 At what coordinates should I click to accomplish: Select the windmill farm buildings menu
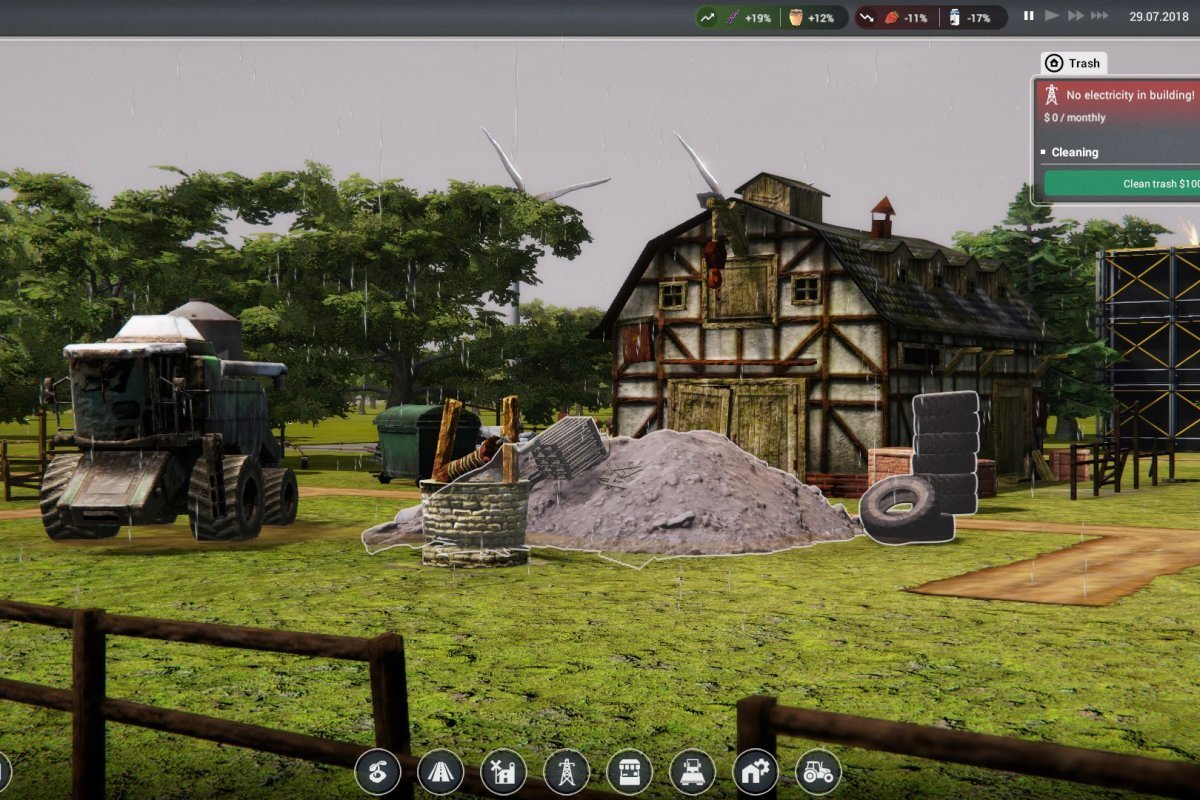(x=503, y=772)
